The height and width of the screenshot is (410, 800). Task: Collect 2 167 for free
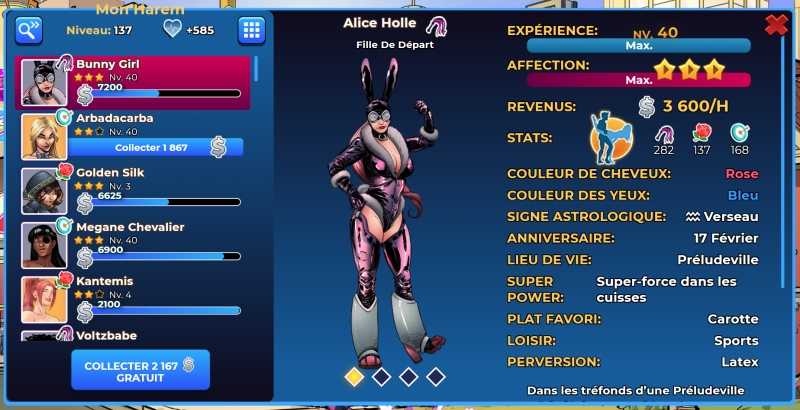(140, 369)
